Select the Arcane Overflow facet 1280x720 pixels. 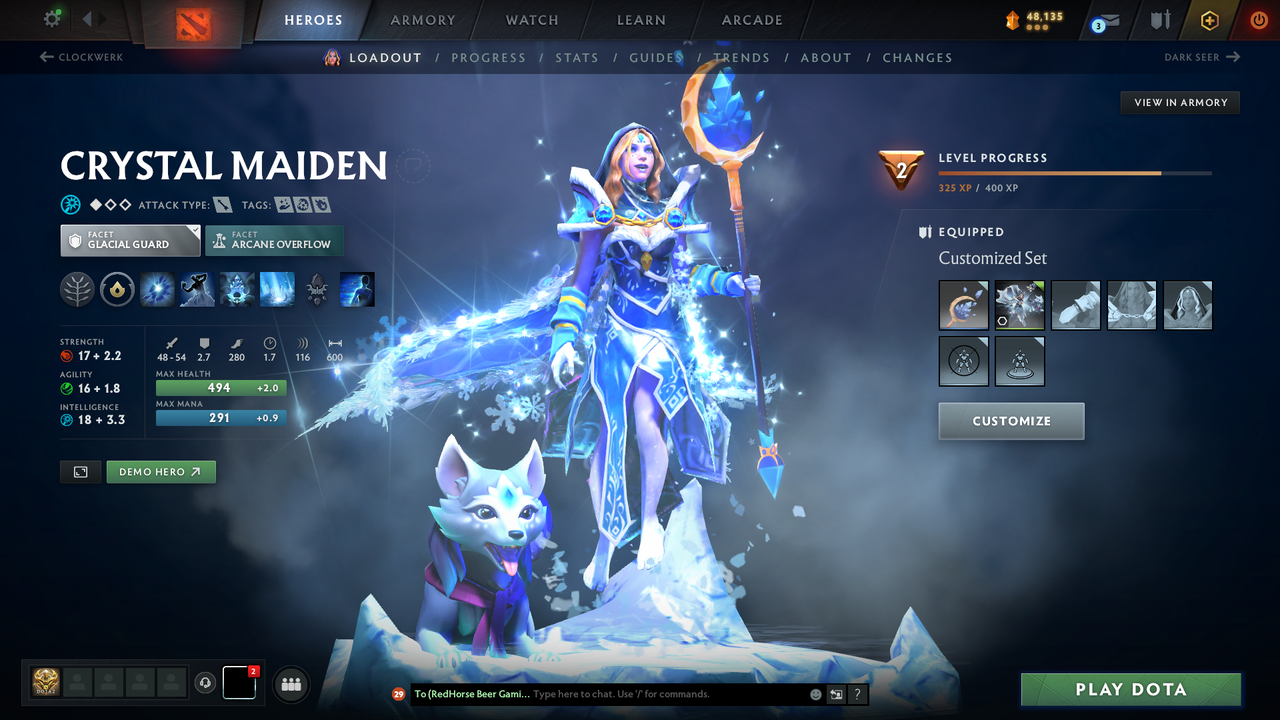coord(274,240)
